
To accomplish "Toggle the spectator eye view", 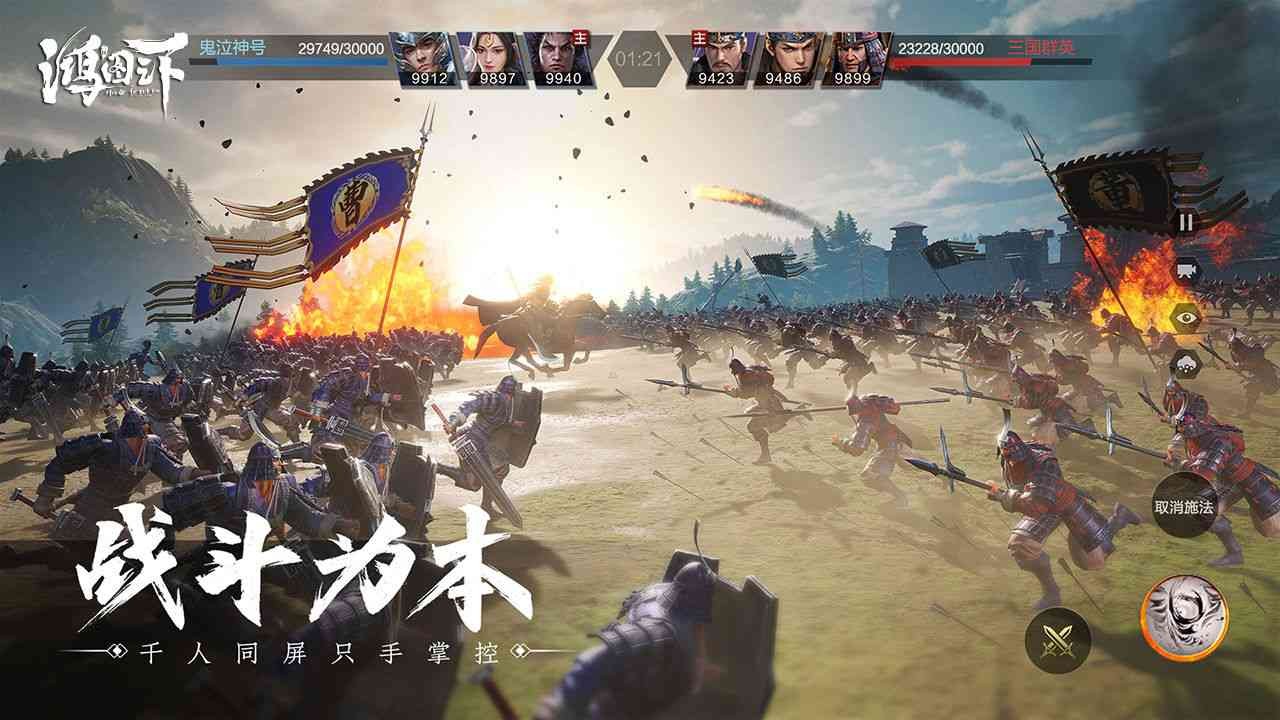I will [x=1184, y=316].
